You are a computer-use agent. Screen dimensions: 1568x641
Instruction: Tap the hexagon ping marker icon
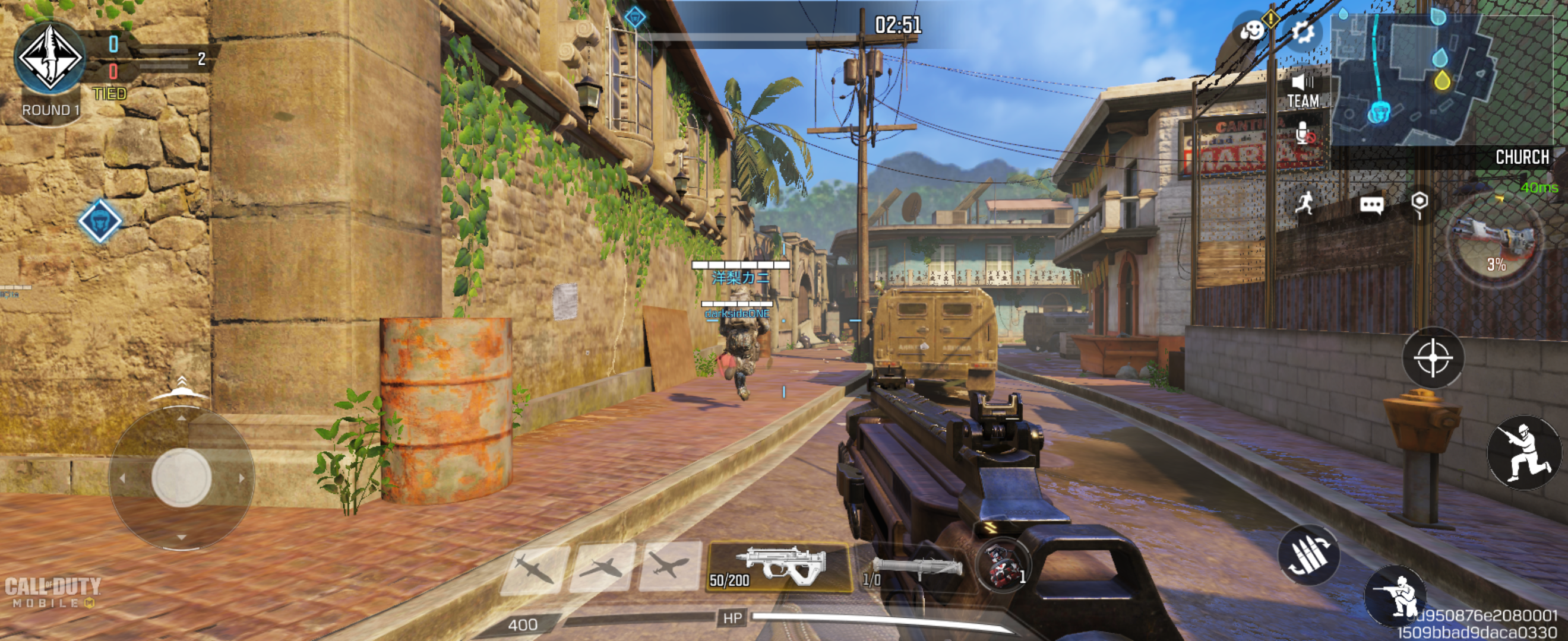(1419, 202)
